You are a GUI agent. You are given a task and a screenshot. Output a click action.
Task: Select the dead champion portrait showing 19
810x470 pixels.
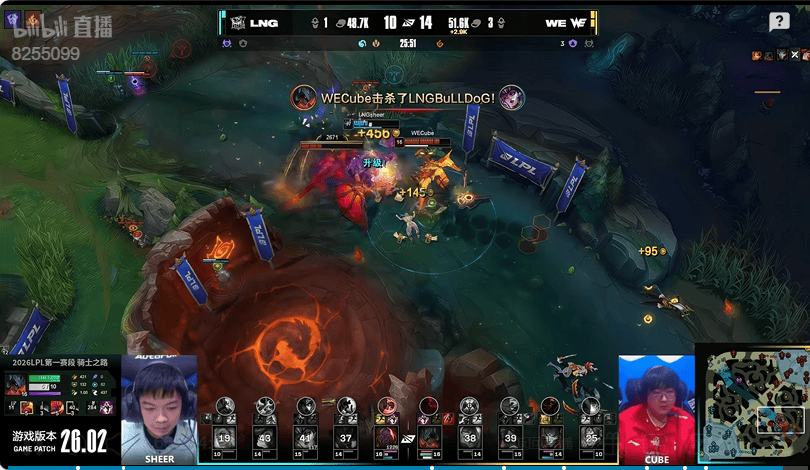(x=225, y=437)
